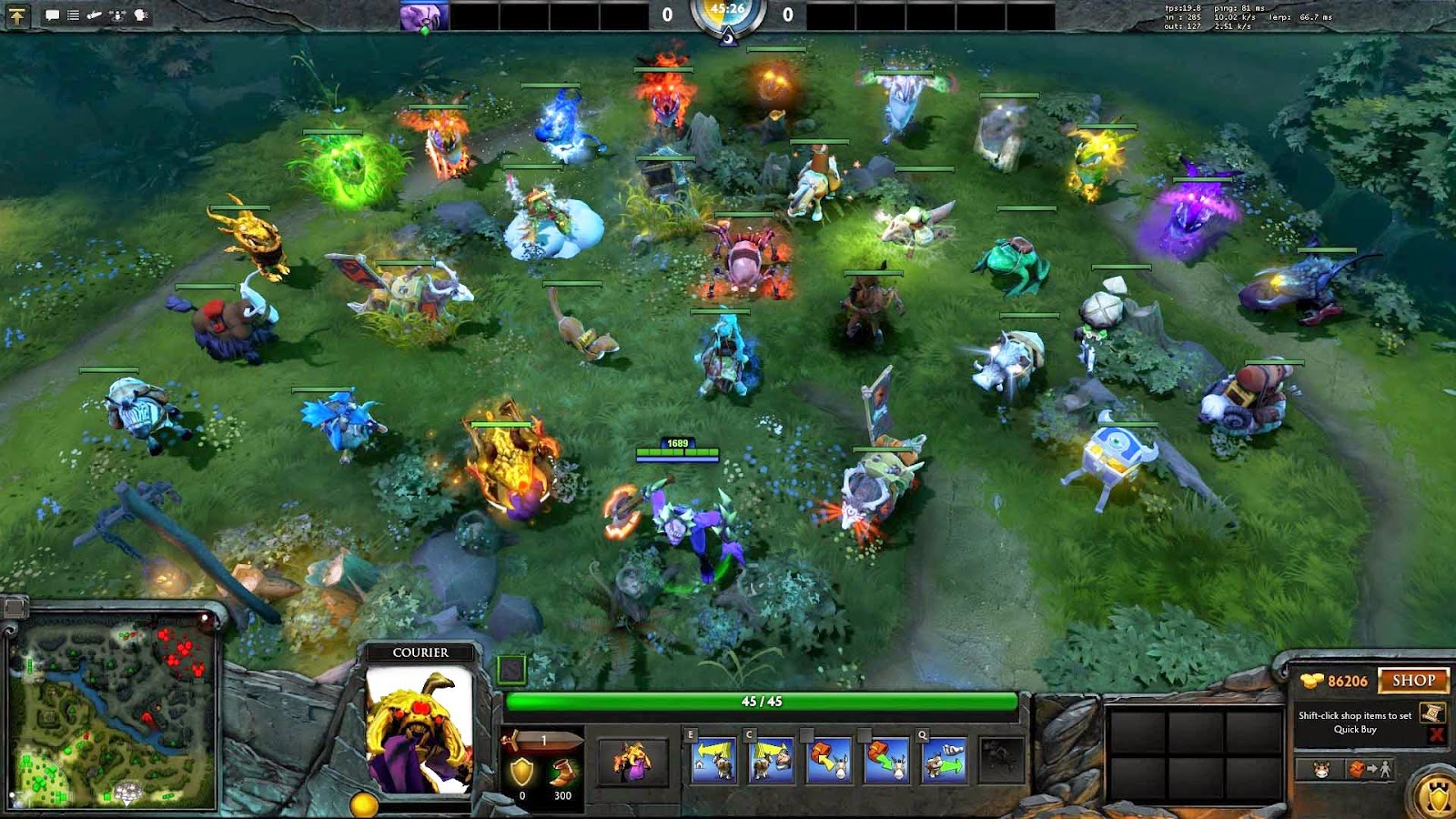Open the combat log list icon
Screen dimensions: 1456x819
pos(73,15)
